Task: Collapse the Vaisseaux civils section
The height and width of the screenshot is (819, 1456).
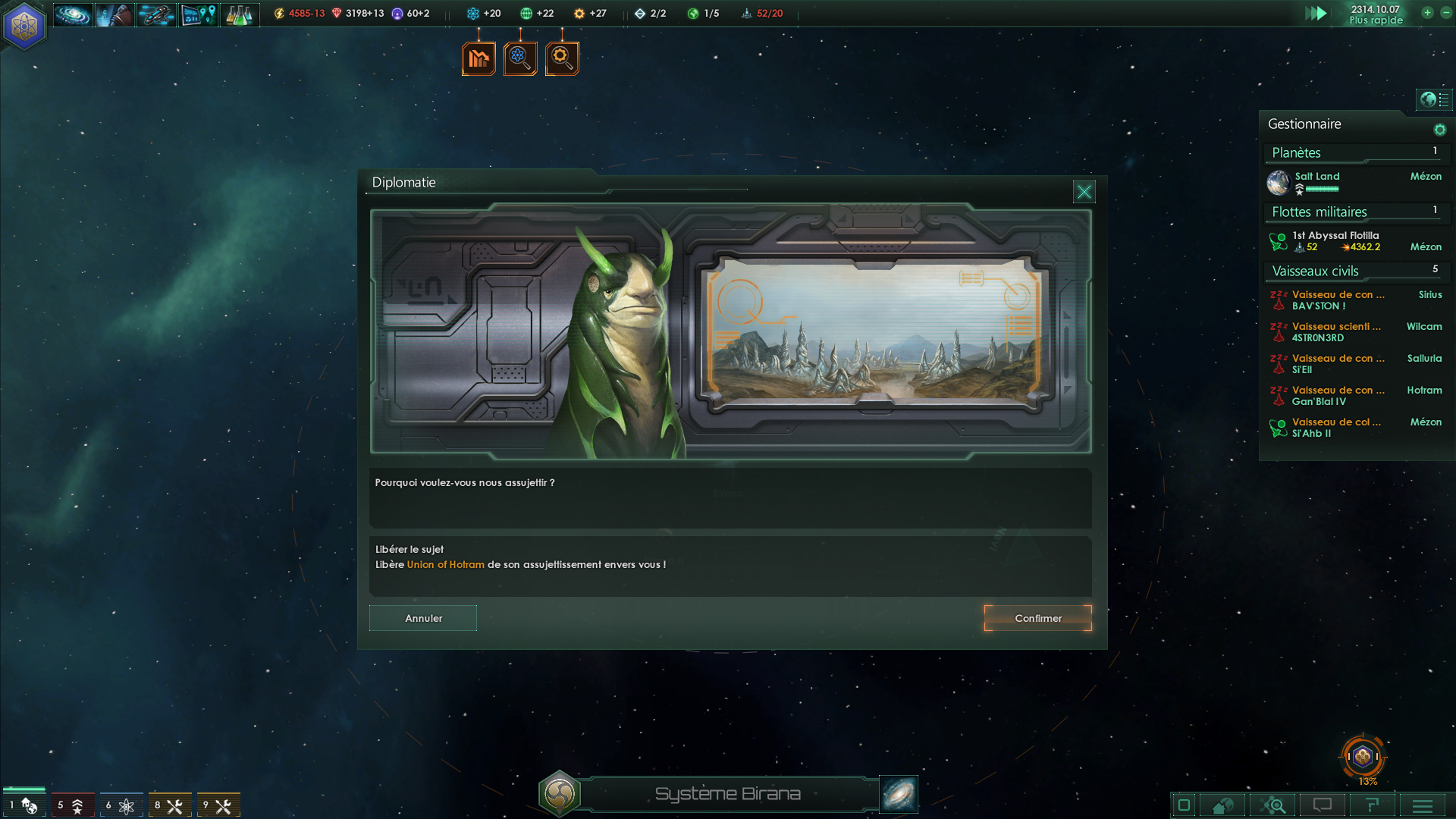Action: tap(1315, 271)
